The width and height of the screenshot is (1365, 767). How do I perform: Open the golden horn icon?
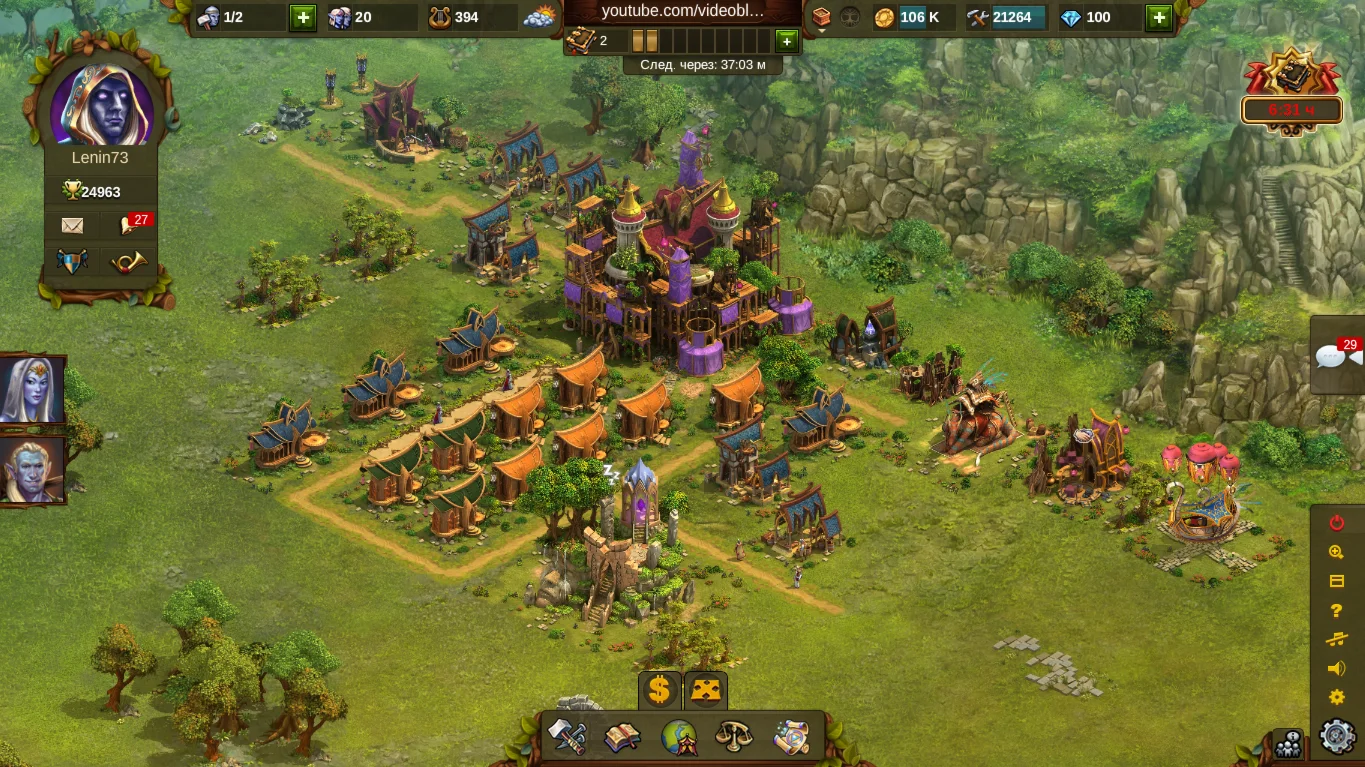click(x=129, y=262)
